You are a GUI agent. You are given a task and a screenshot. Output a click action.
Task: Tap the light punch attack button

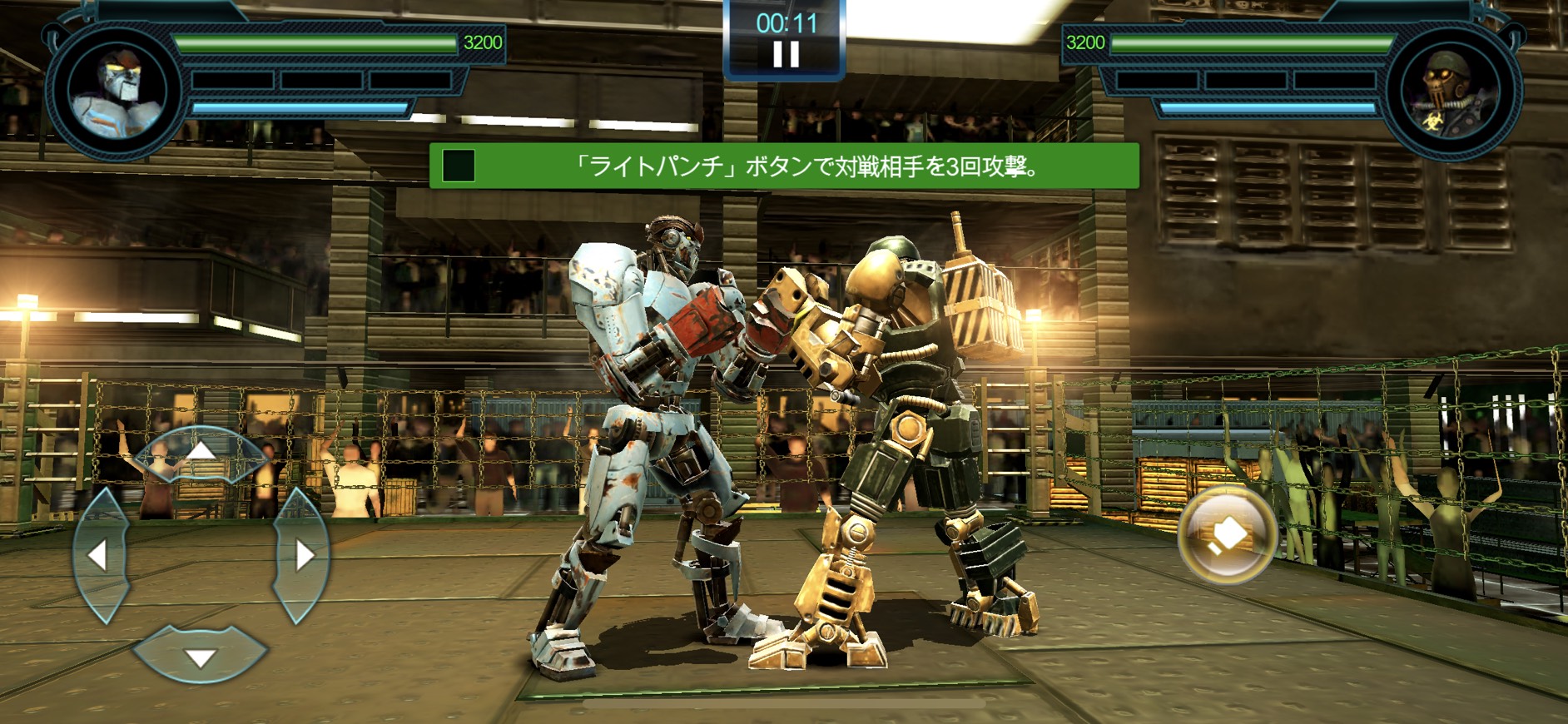(1227, 534)
